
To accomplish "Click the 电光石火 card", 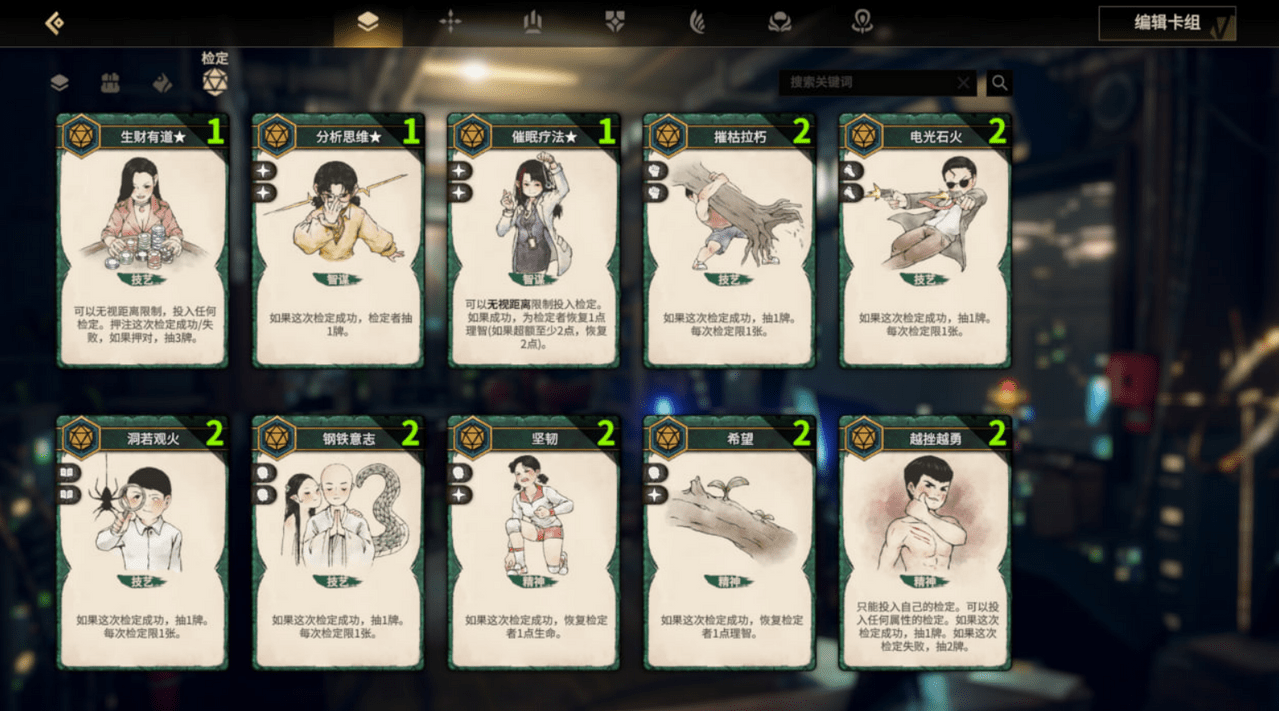I will 925,240.
